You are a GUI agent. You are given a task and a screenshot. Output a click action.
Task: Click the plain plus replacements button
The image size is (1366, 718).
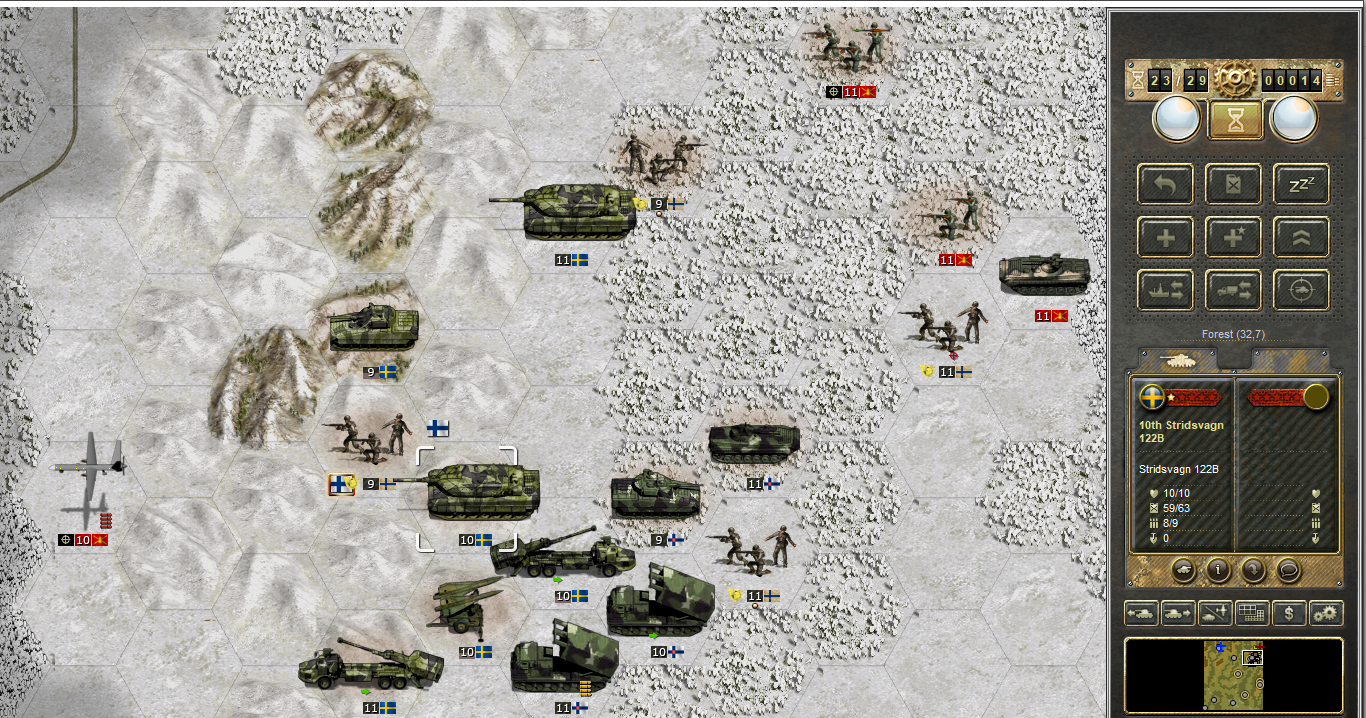(1165, 238)
